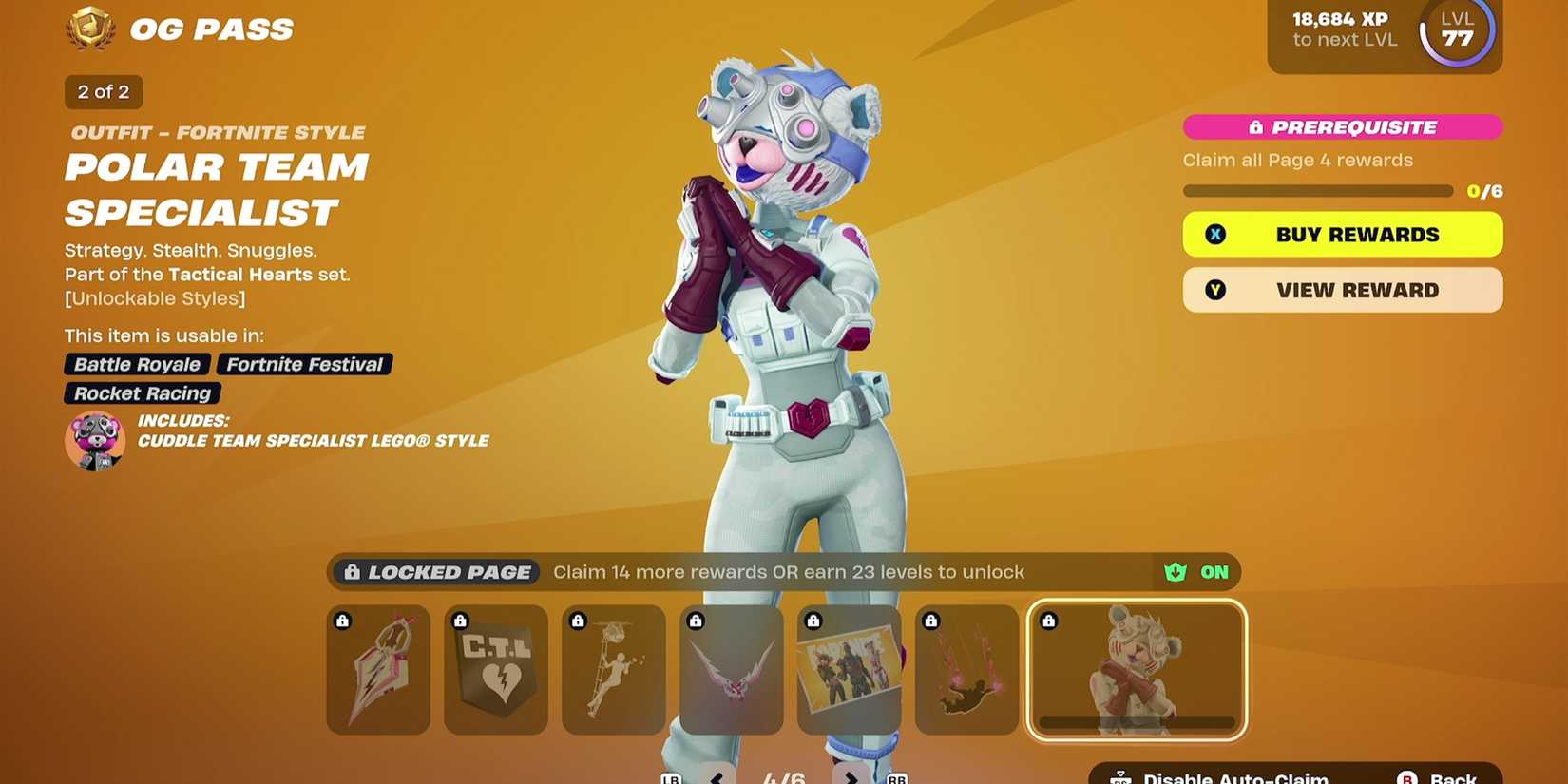Click the Cuddle Team Specialist LEGO style icon
Viewport: 1568px width, 784px height.
(x=94, y=441)
